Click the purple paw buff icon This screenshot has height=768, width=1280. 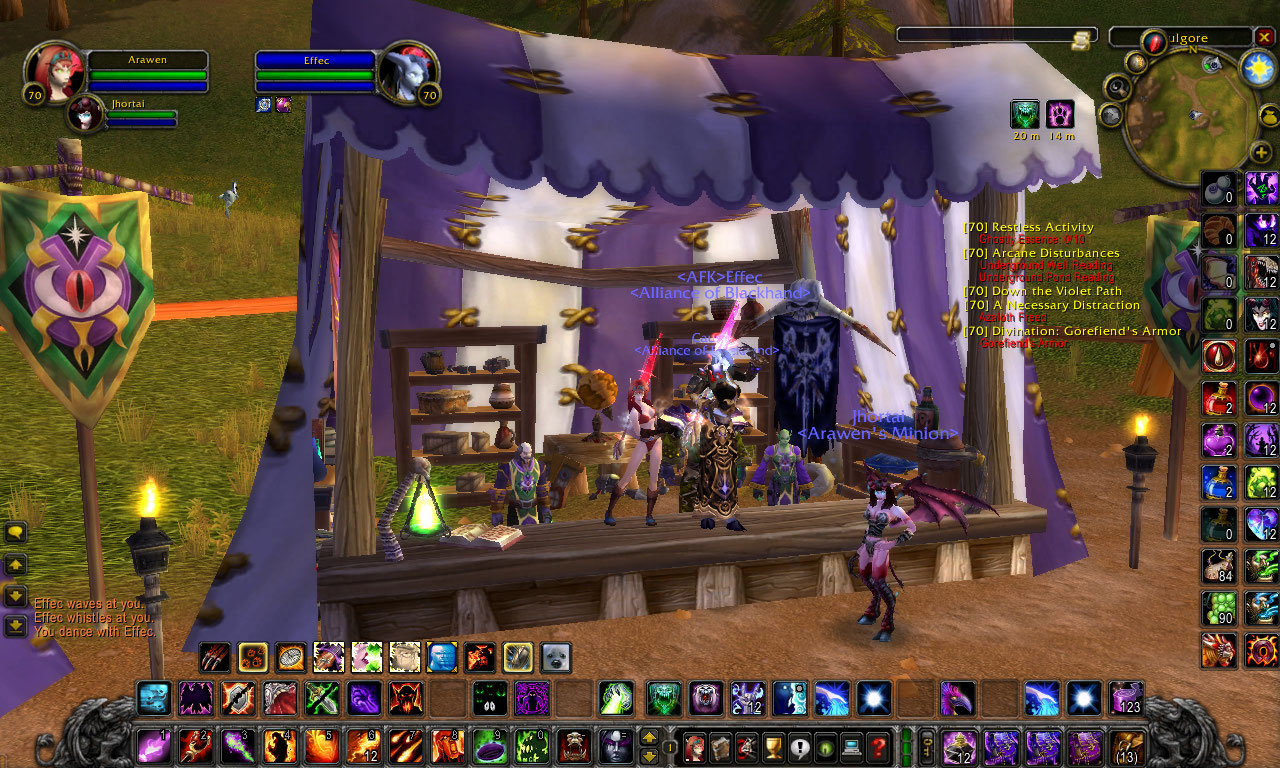(x=1060, y=114)
